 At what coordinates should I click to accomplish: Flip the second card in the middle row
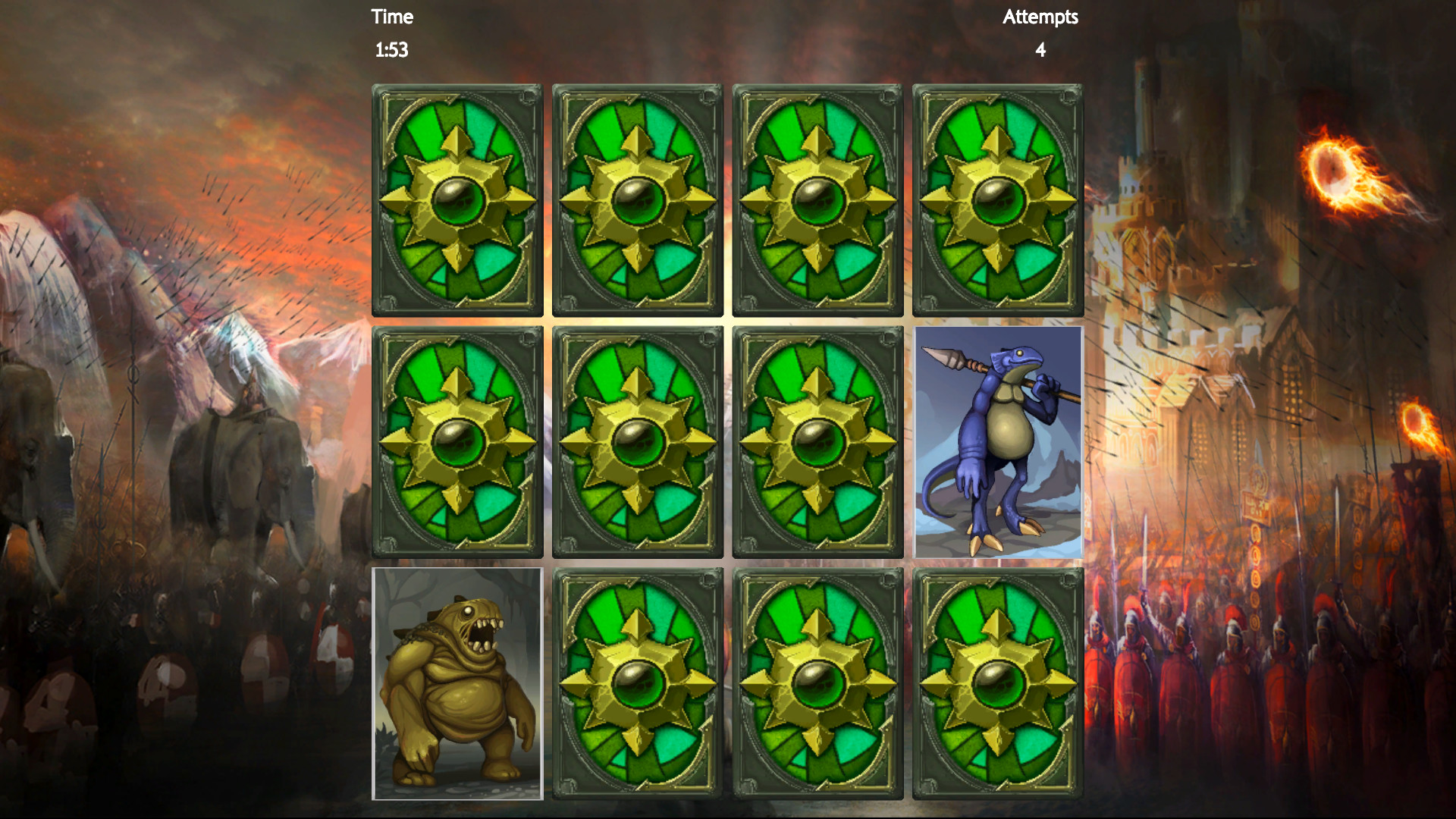point(636,442)
